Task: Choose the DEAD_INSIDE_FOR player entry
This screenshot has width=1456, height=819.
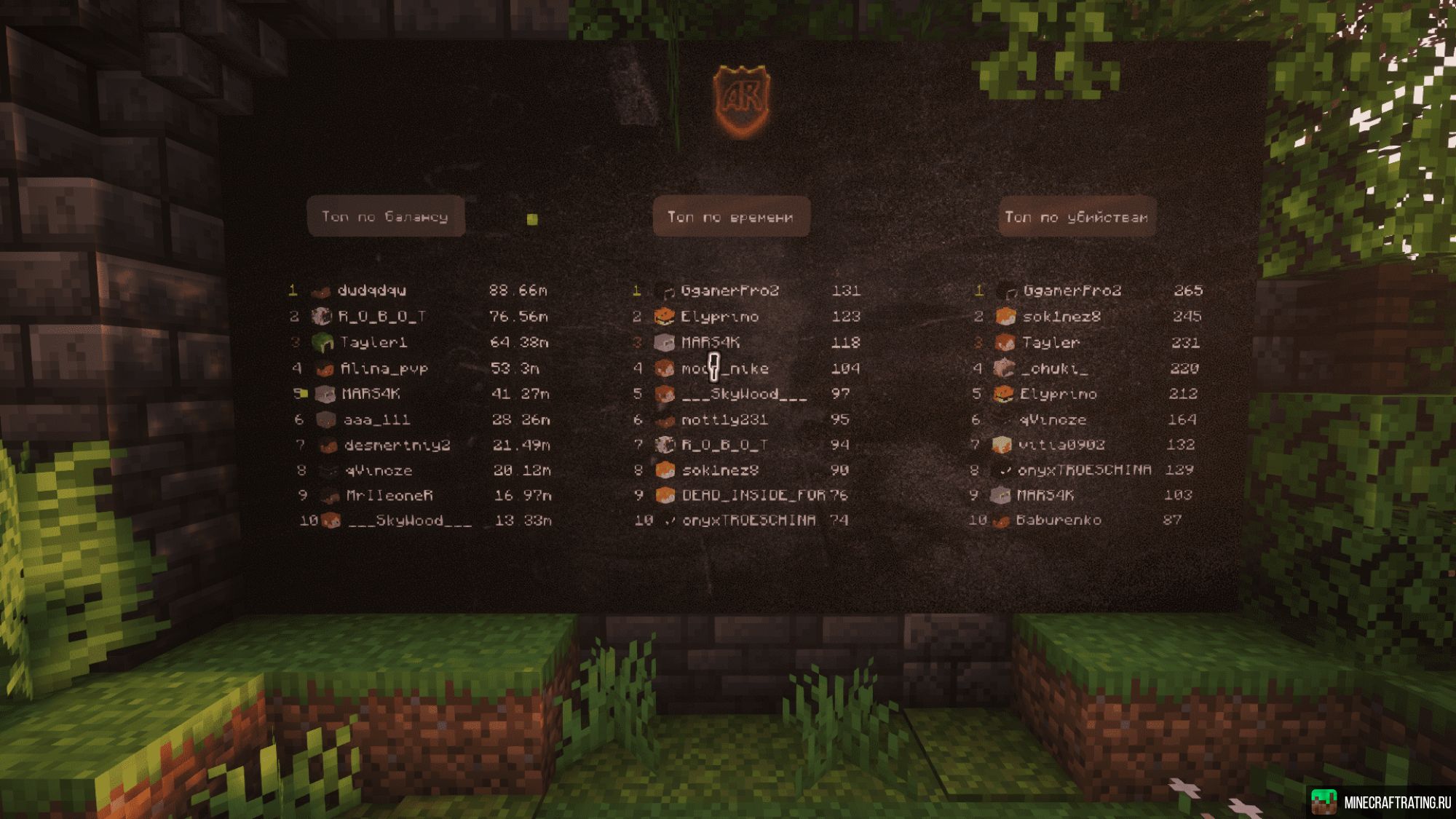Action: [x=753, y=495]
